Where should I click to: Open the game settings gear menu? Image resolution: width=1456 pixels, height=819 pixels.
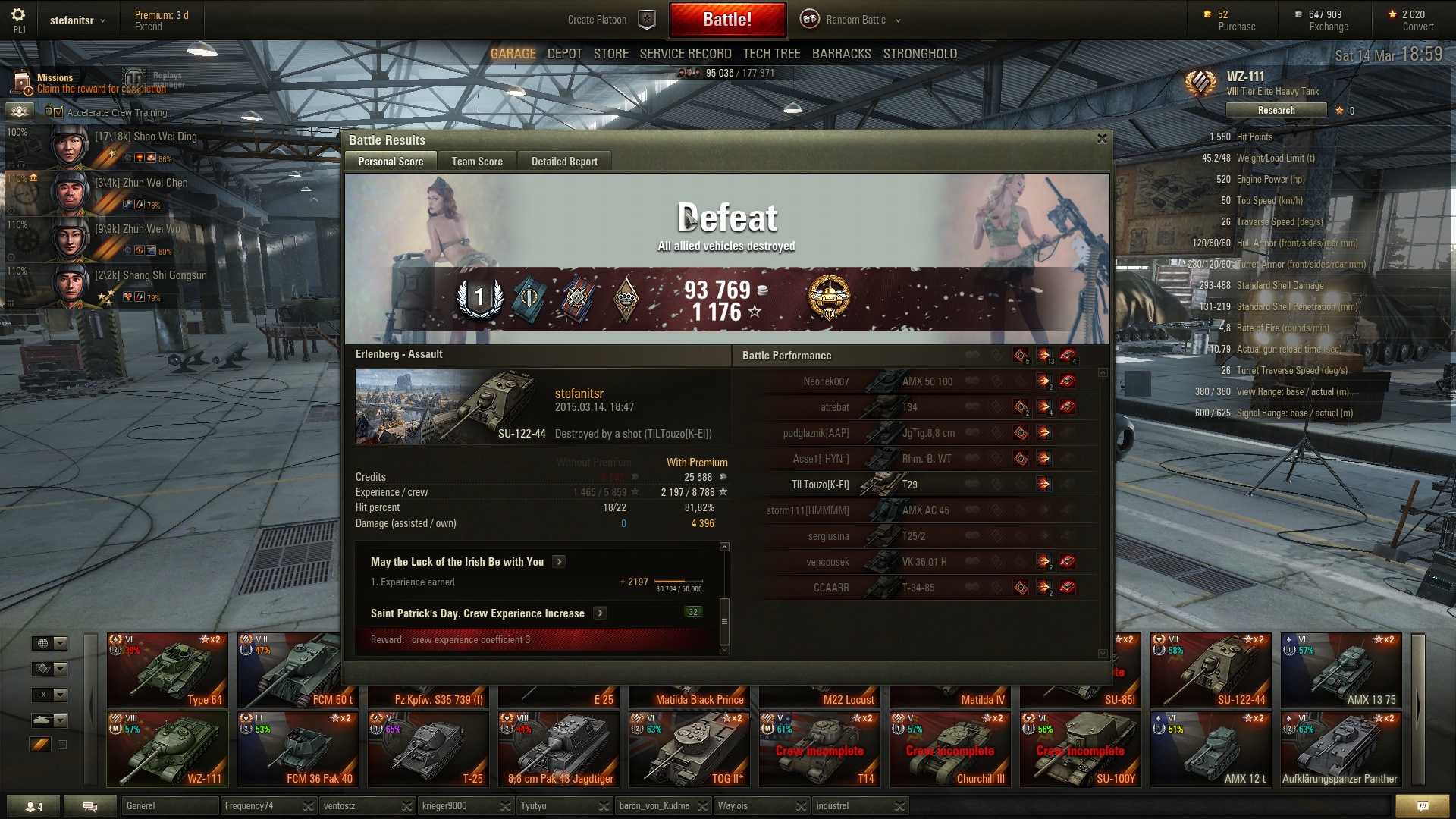click(18, 14)
